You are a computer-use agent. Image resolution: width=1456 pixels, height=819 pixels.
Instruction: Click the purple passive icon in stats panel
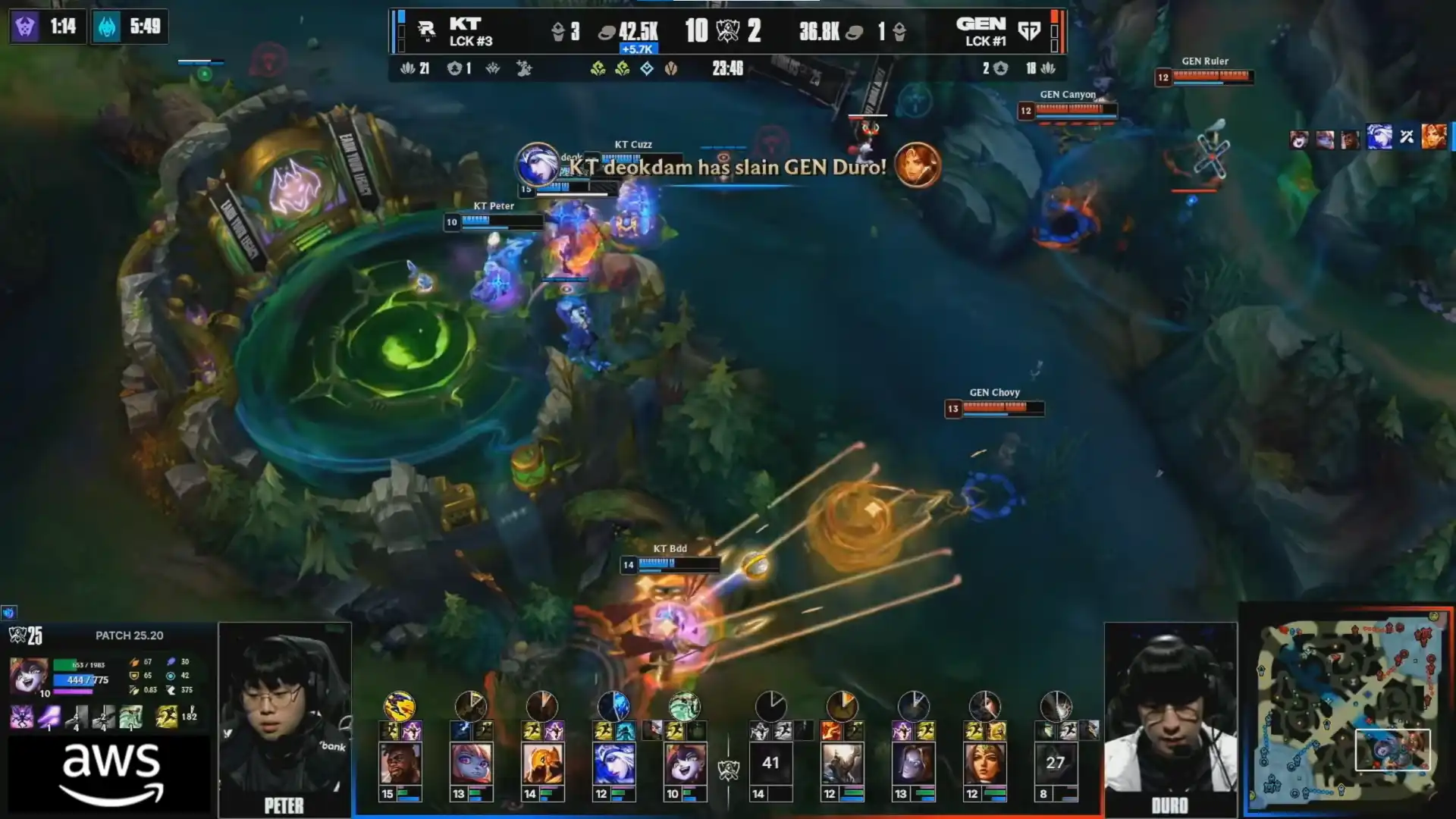(x=21, y=717)
